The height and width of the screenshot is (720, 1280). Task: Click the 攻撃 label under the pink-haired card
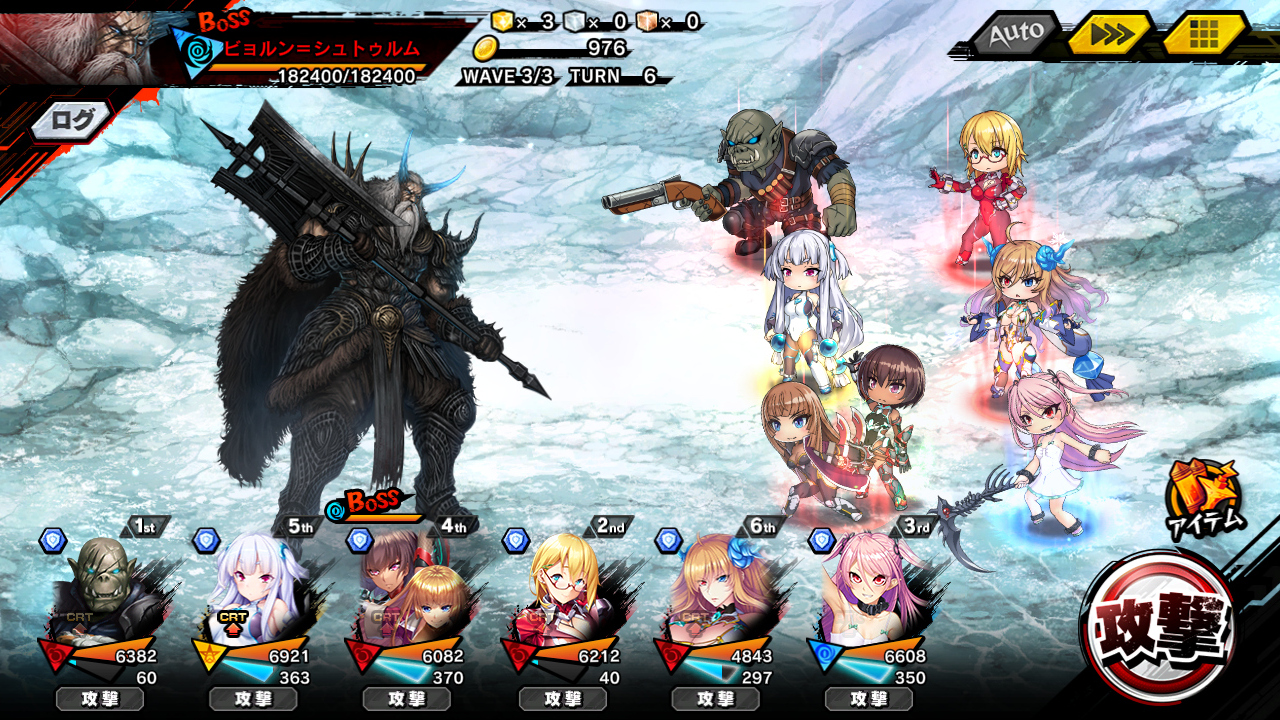click(868, 699)
